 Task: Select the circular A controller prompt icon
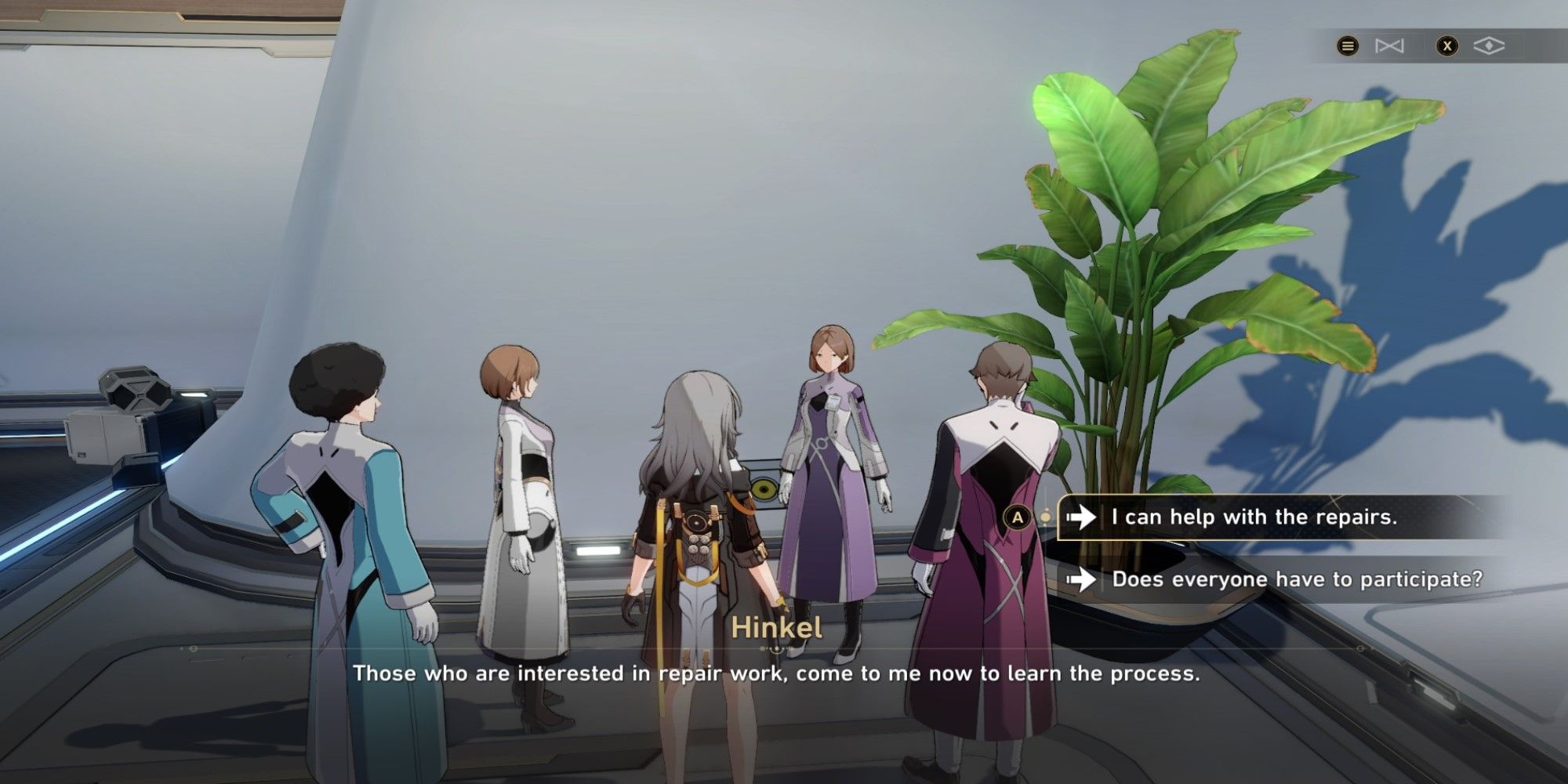1017,517
